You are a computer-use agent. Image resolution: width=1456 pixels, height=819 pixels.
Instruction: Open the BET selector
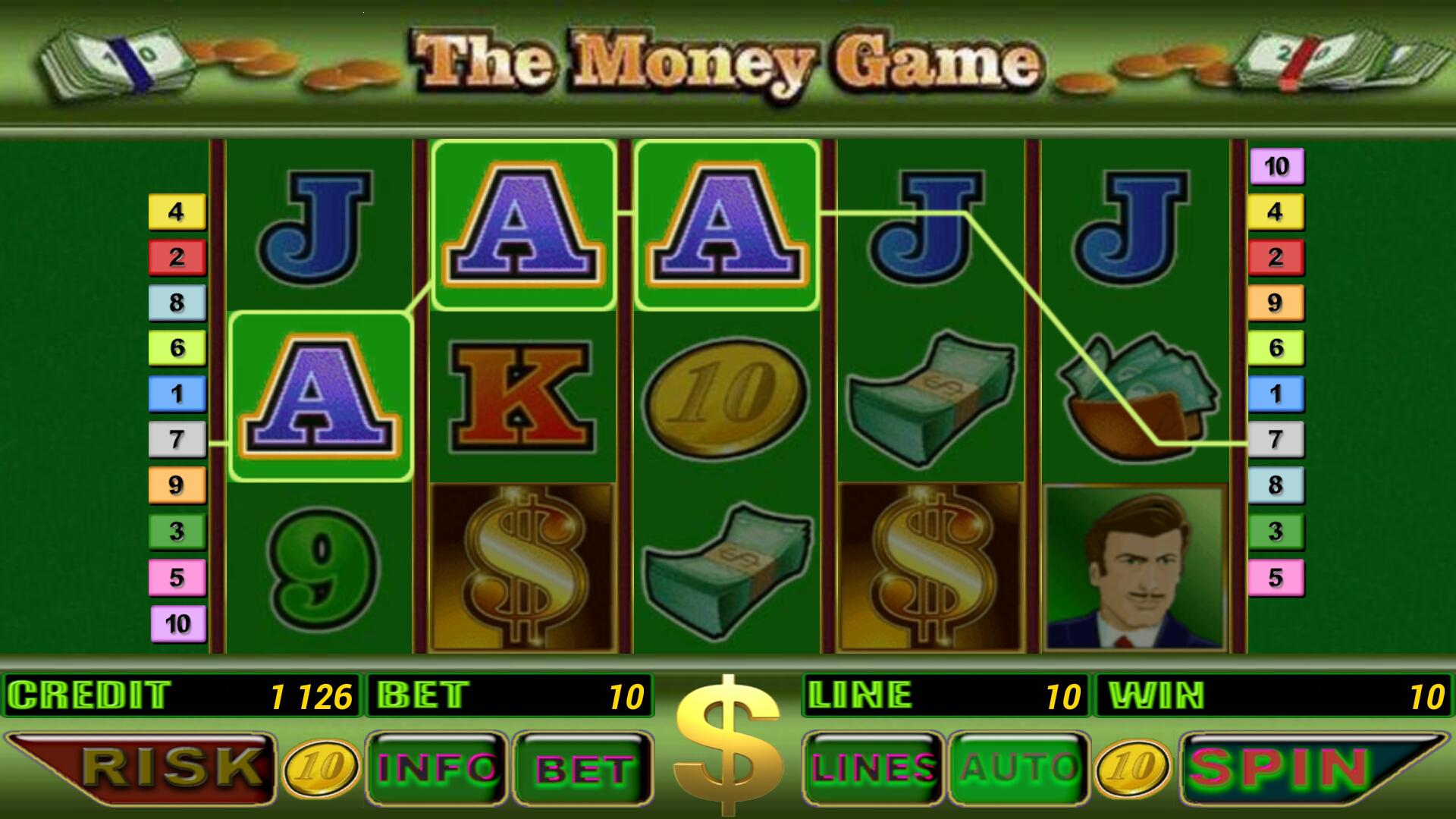pyautogui.click(x=580, y=767)
